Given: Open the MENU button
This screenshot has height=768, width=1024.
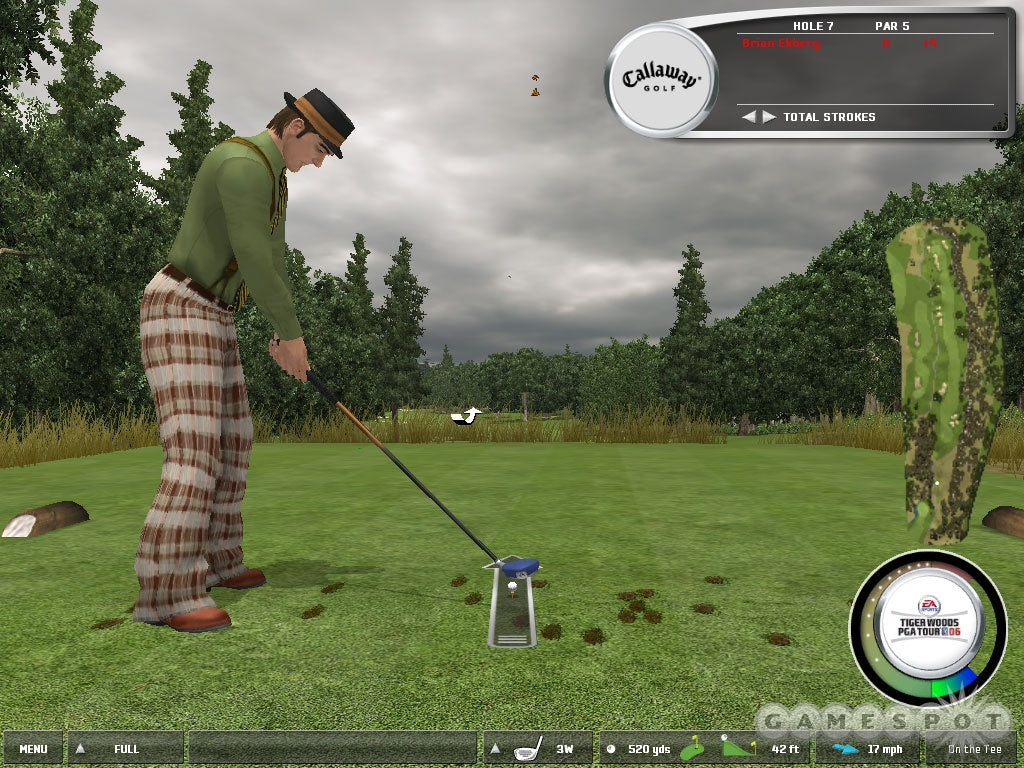Looking at the screenshot, I should (x=33, y=748).
